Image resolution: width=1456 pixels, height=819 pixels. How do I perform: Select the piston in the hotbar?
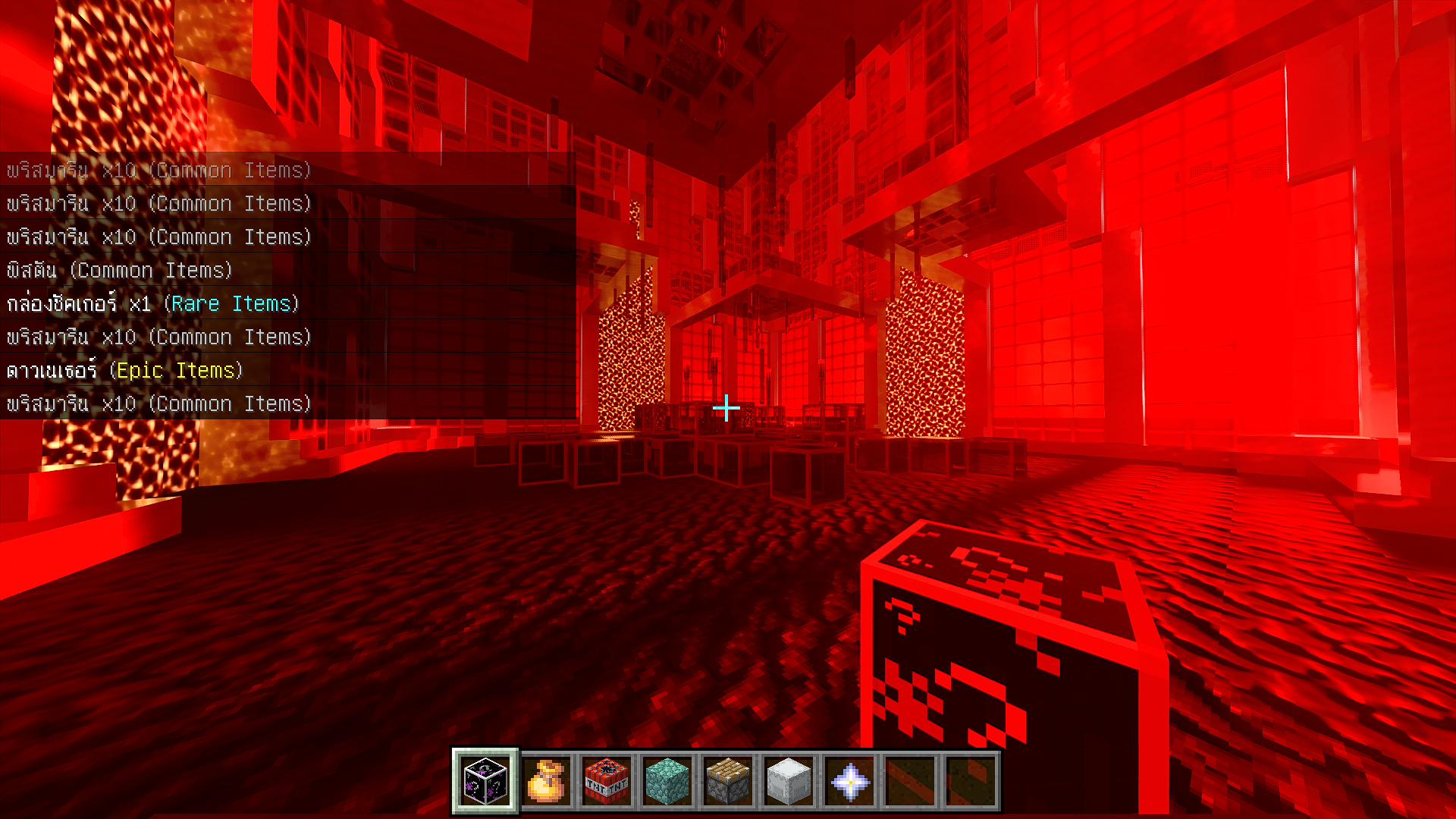coord(728,781)
